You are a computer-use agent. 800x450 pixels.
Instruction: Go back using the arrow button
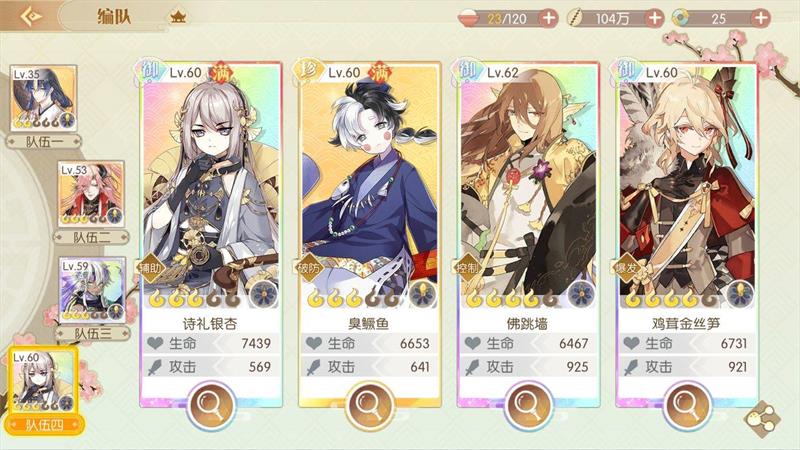pyautogui.click(x=32, y=17)
